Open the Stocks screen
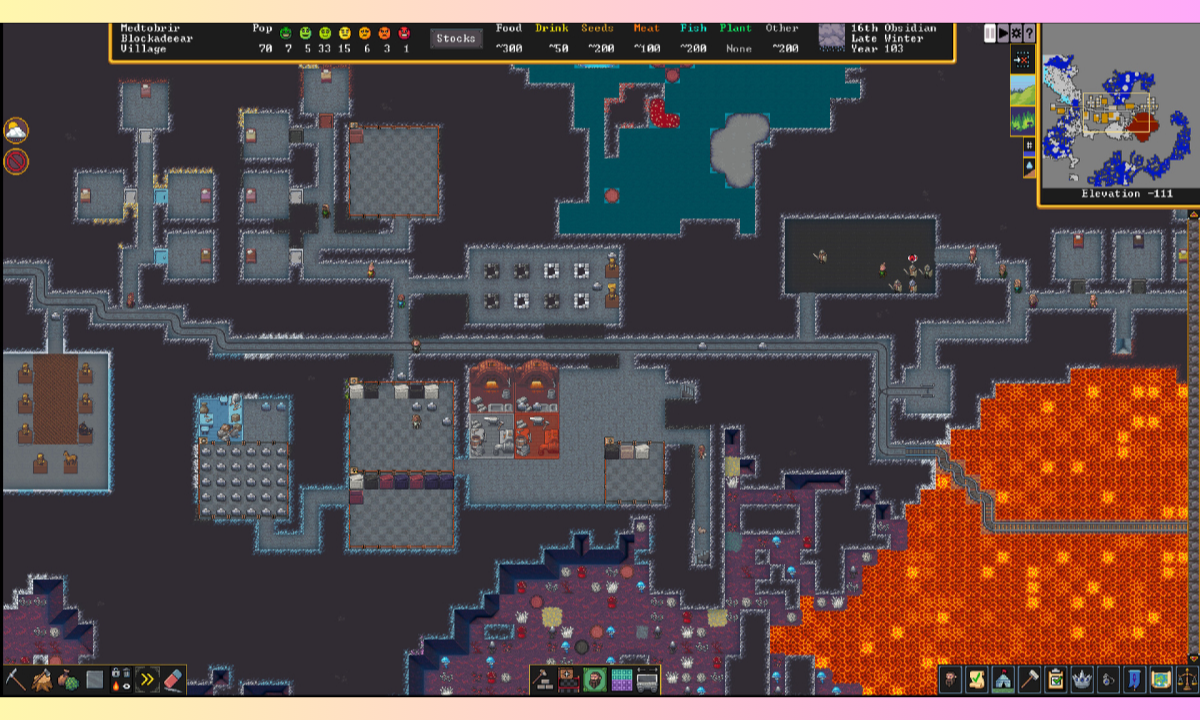The image size is (1200, 720). 456,39
